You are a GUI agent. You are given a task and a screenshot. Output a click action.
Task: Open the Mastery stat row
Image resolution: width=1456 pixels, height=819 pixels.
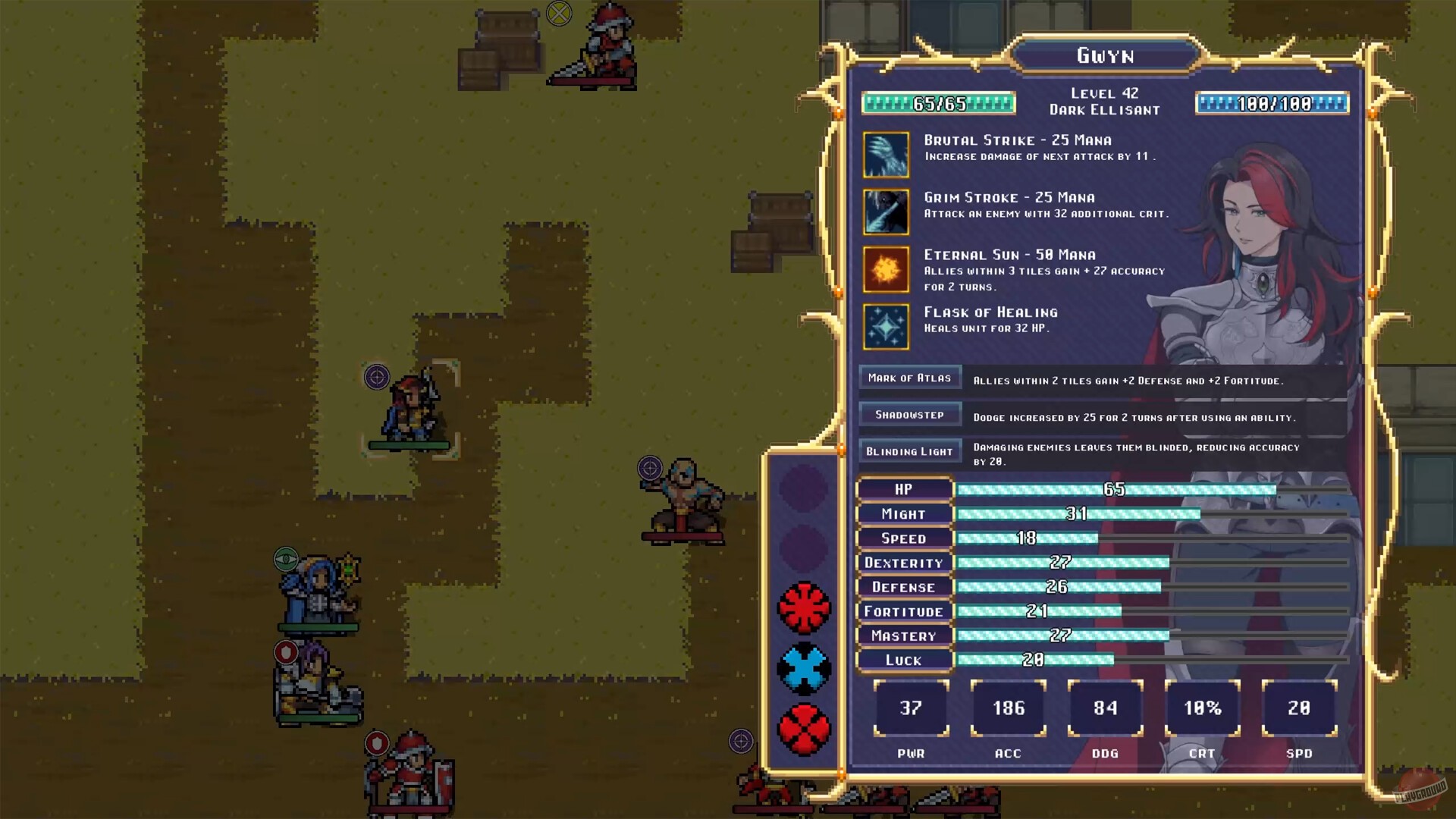click(x=904, y=635)
